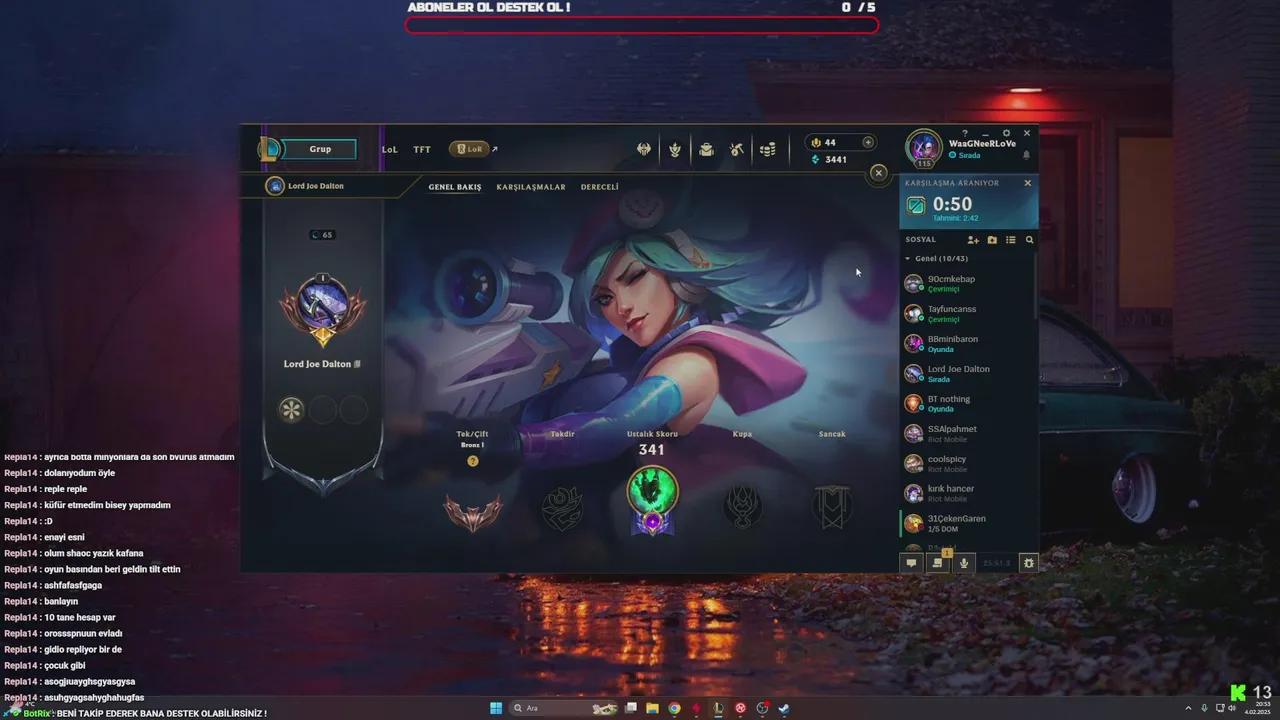Image resolution: width=1280 pixels, height=720 pixels.
Task: Switch to the KARŞILAŞMALAR tab
Action: (x=531, y=186)
